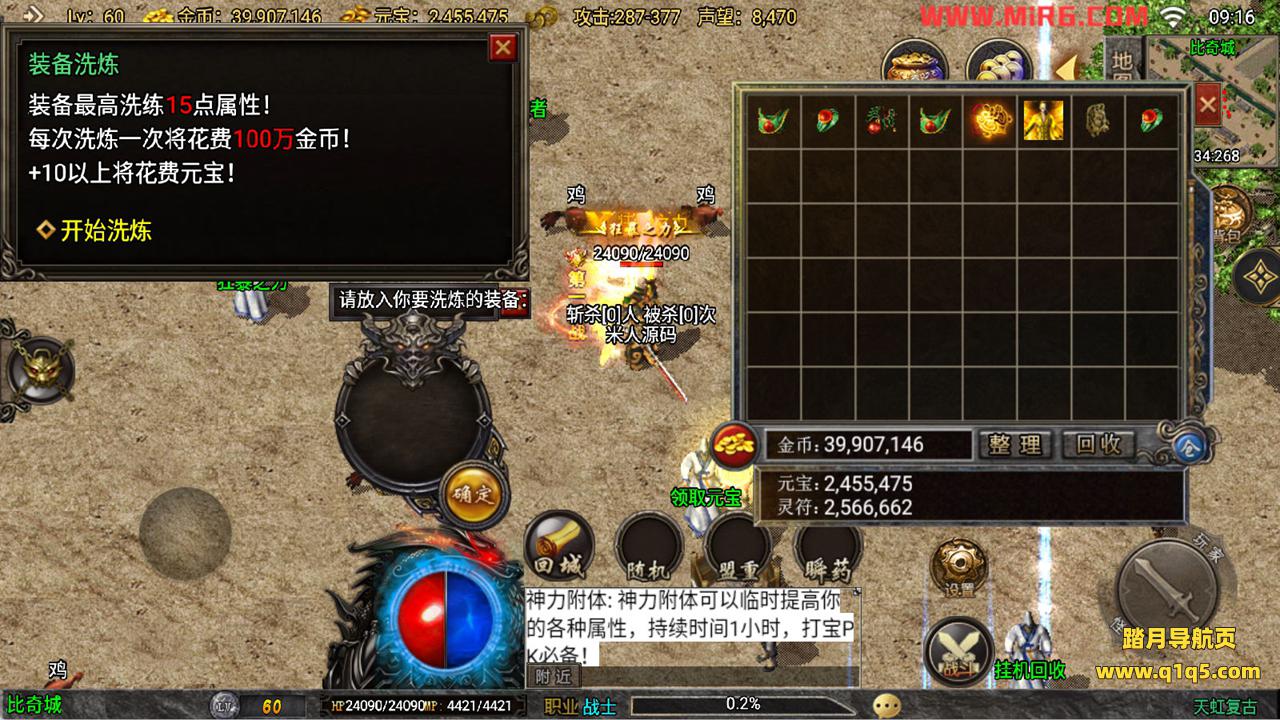Sort the bag with 整理 button

coord(1016,445)
